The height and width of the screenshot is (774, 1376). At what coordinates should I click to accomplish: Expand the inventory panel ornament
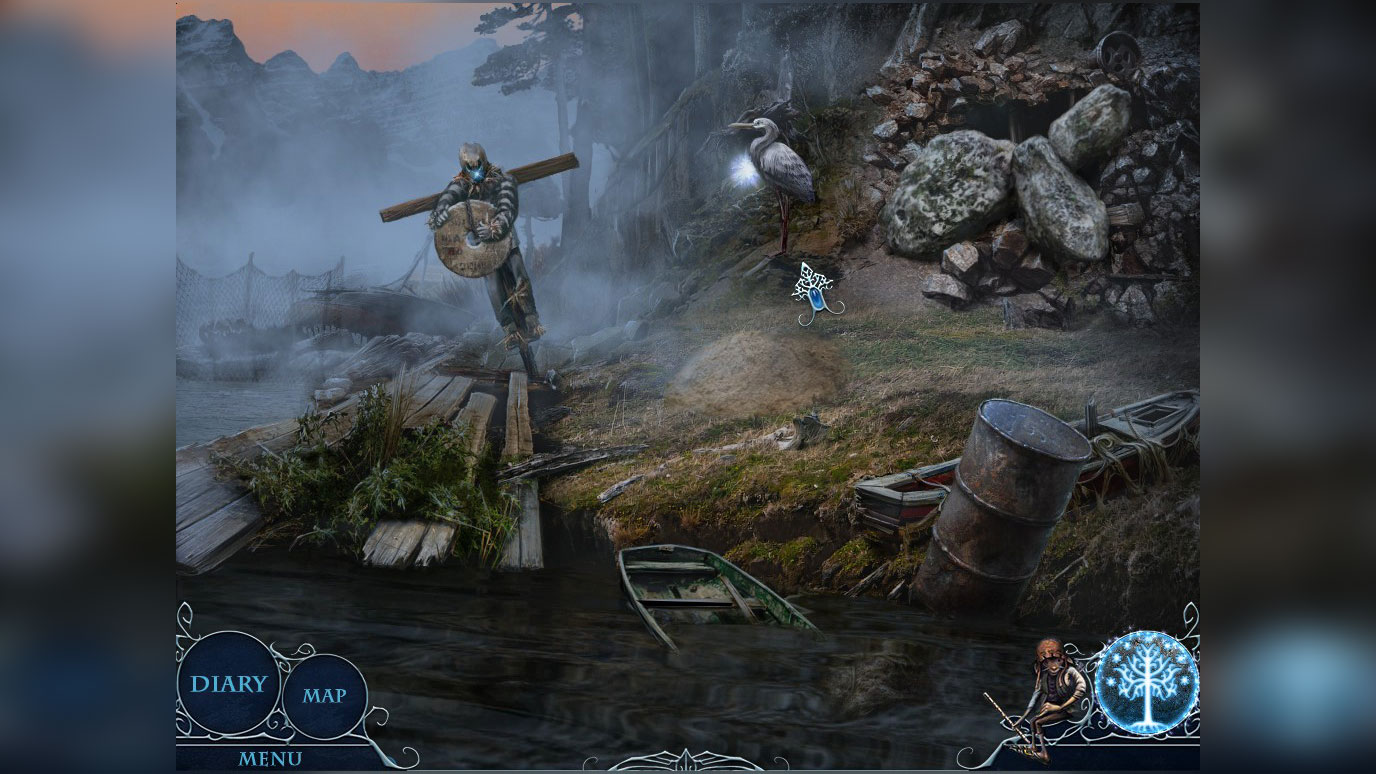[x=687, y=761]
